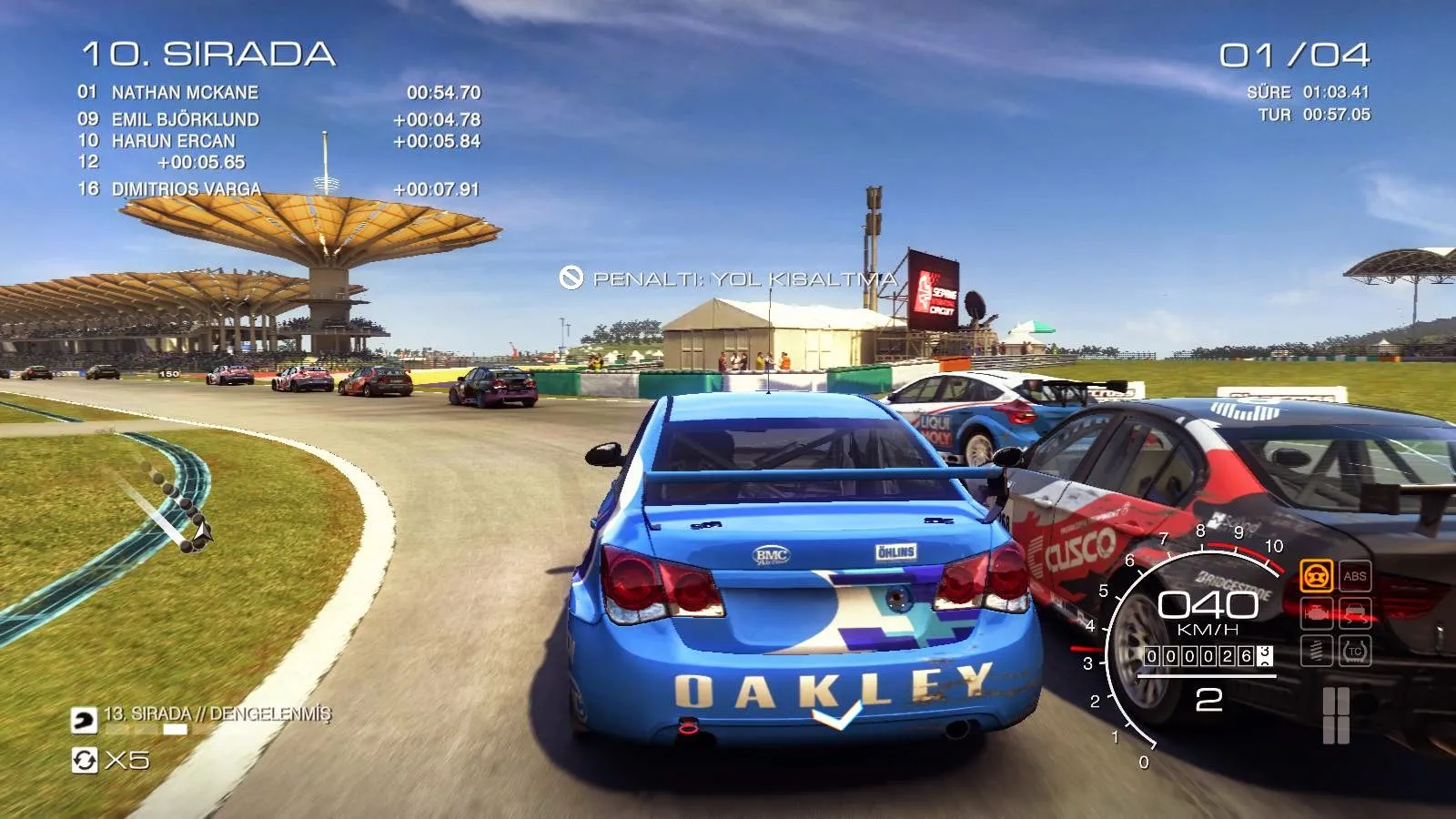The image size is (1456, 819).
Task: Click the orange steering wheel assist icon
Action: tap(1316, 576)
